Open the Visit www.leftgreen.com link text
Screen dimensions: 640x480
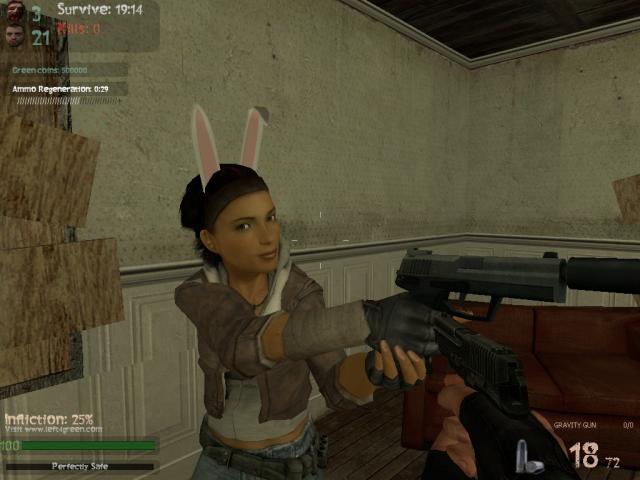click(x=52, y=429)
